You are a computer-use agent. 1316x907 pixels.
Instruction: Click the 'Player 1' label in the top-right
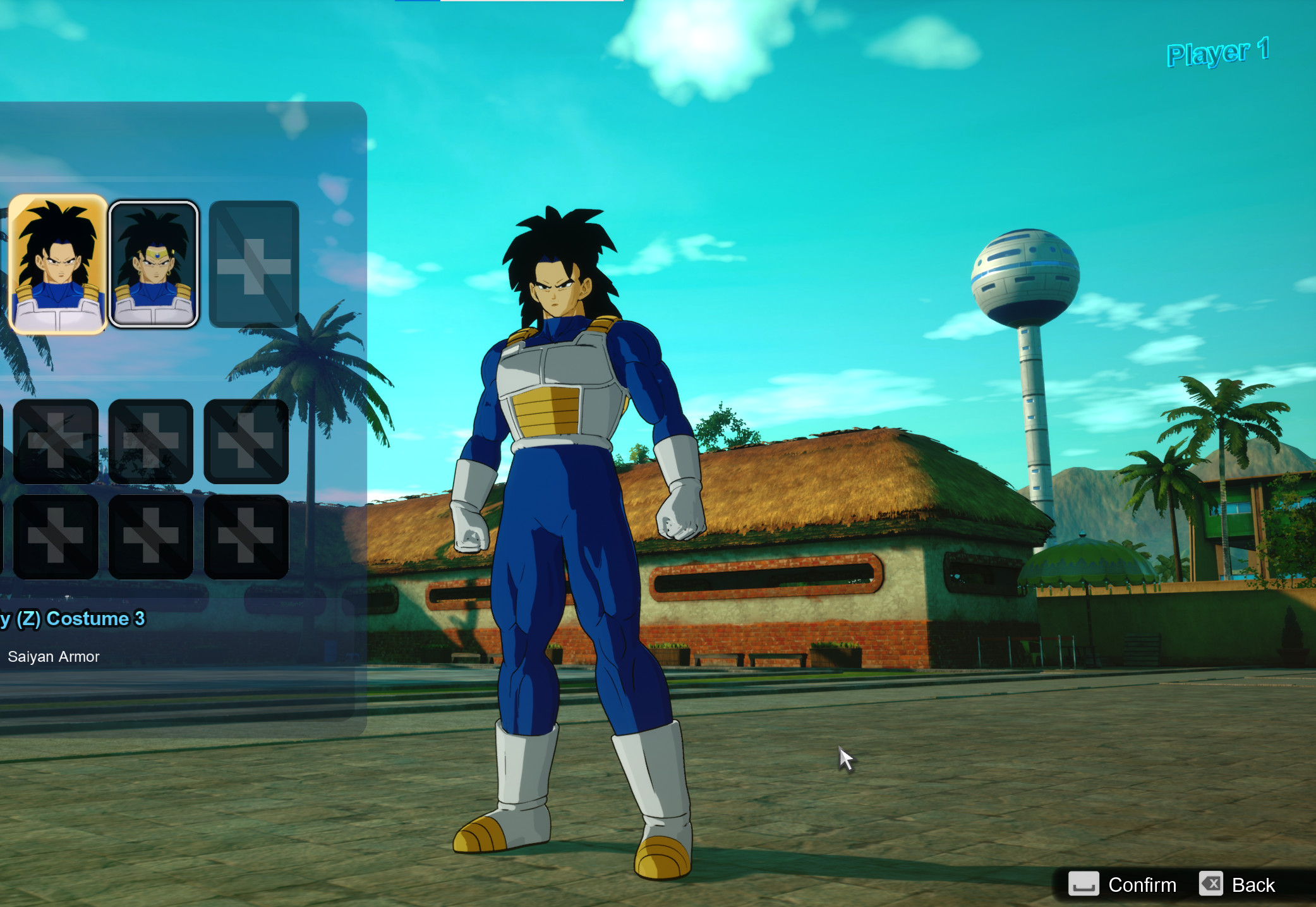click(x=1219, y=53)
